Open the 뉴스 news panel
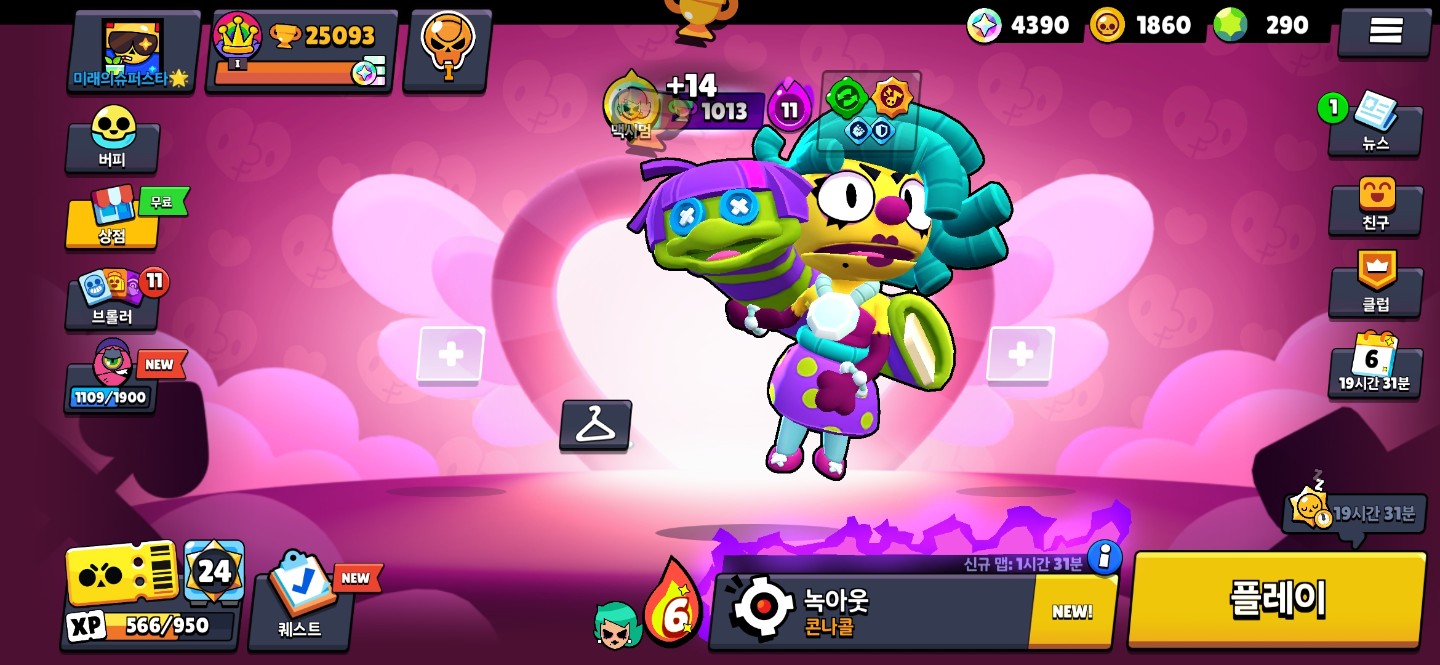 1375,125
